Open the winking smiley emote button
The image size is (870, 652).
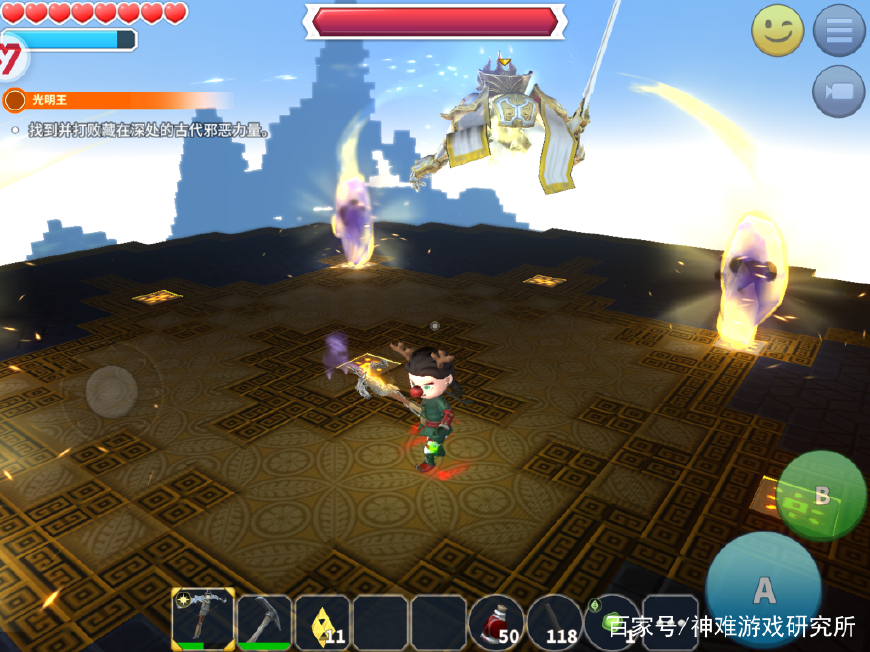777,31
